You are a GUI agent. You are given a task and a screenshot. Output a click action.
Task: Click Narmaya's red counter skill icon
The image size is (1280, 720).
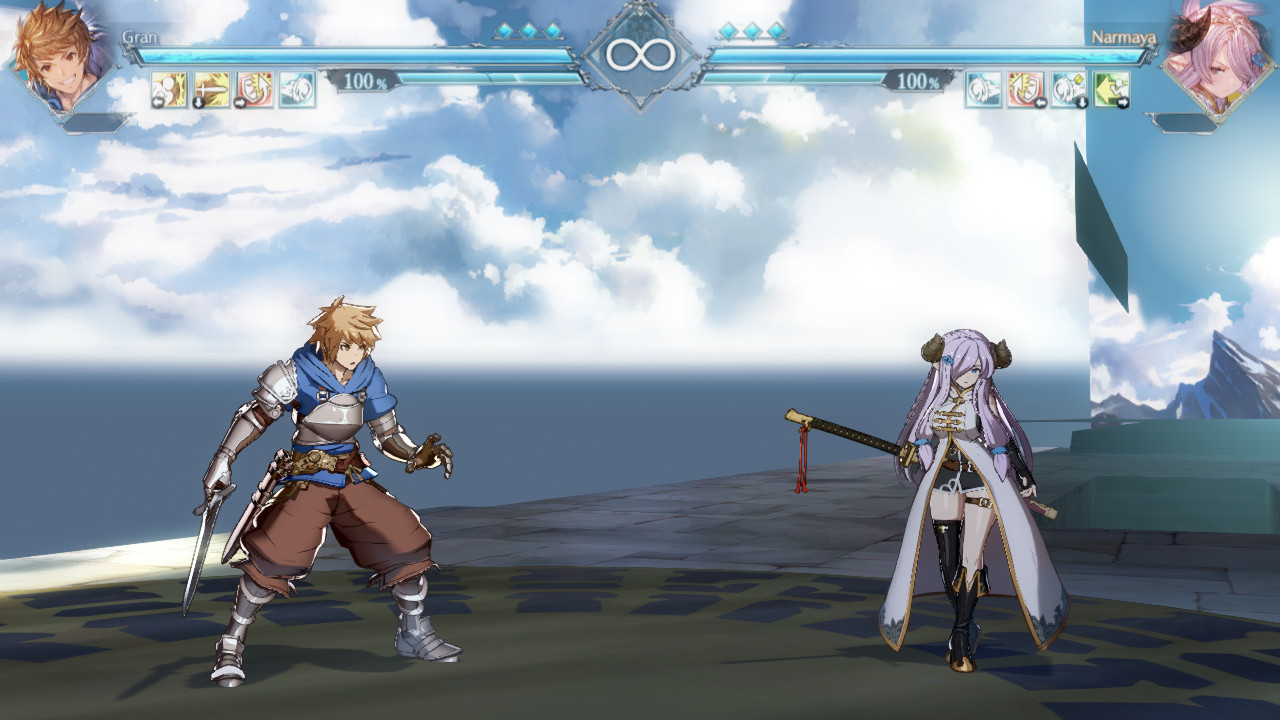point(1024,90)
